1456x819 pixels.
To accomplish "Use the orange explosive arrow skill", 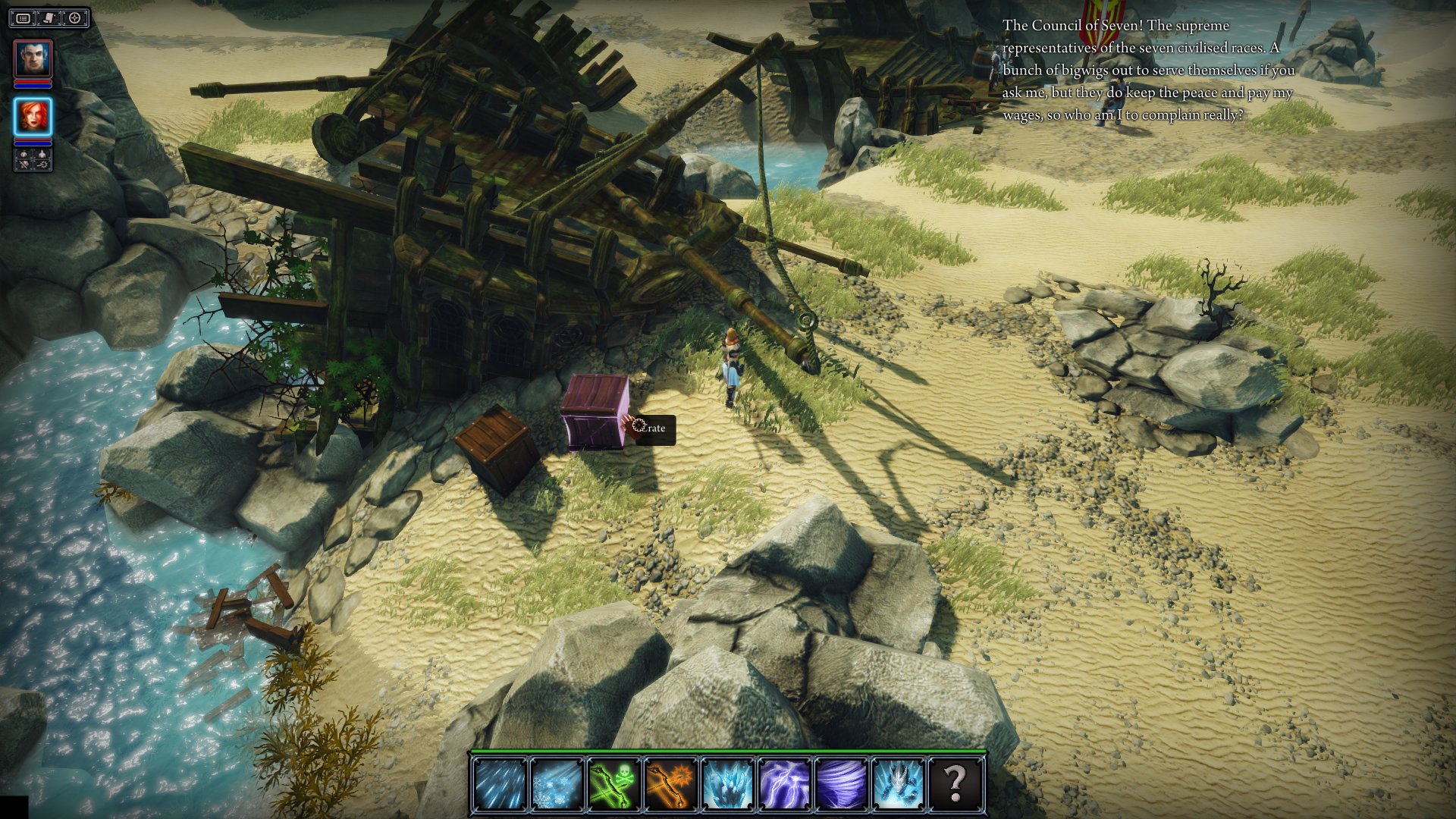I will pos(670,783).
